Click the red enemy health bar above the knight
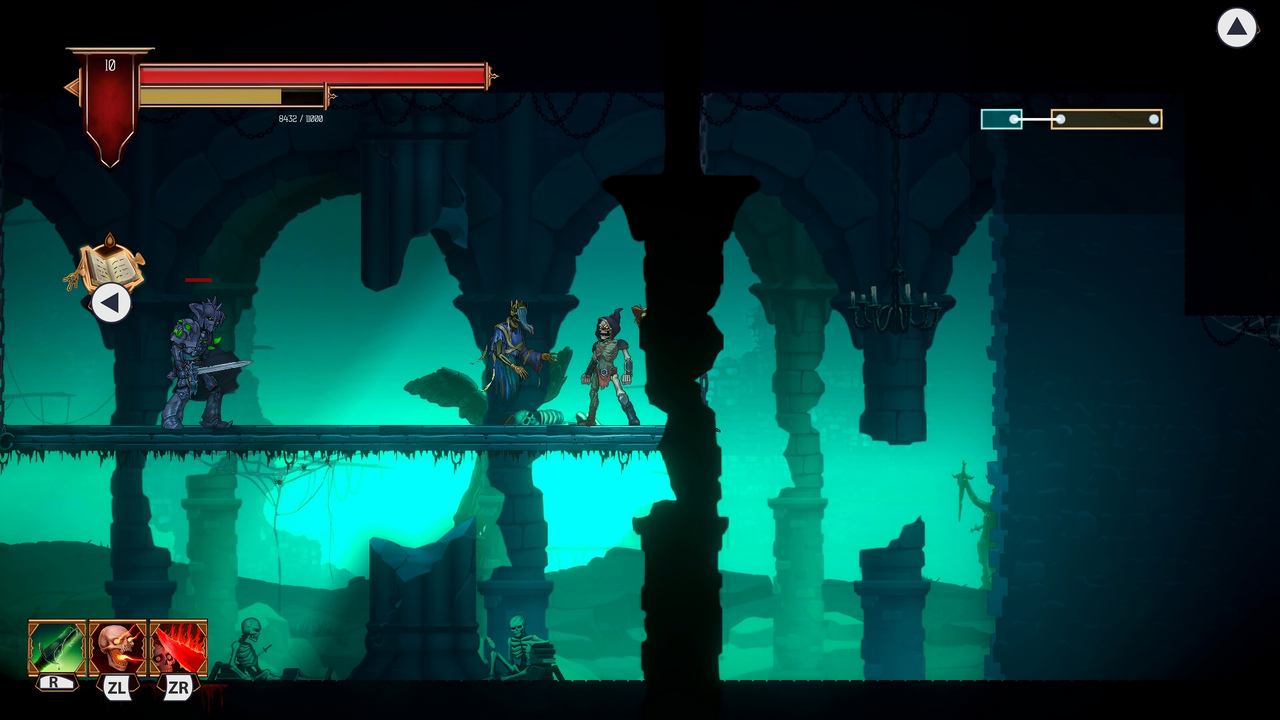1280x720 pixels. (197, 280)
